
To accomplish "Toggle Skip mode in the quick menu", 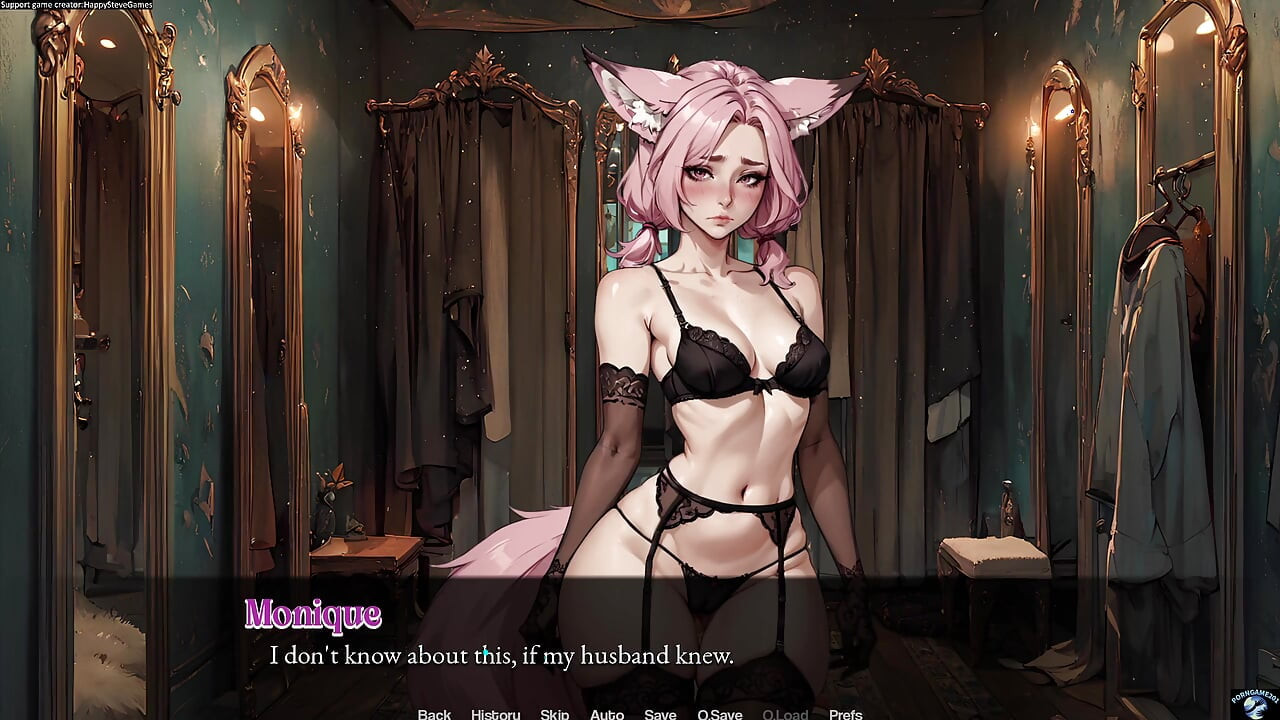I will (554, 713).
